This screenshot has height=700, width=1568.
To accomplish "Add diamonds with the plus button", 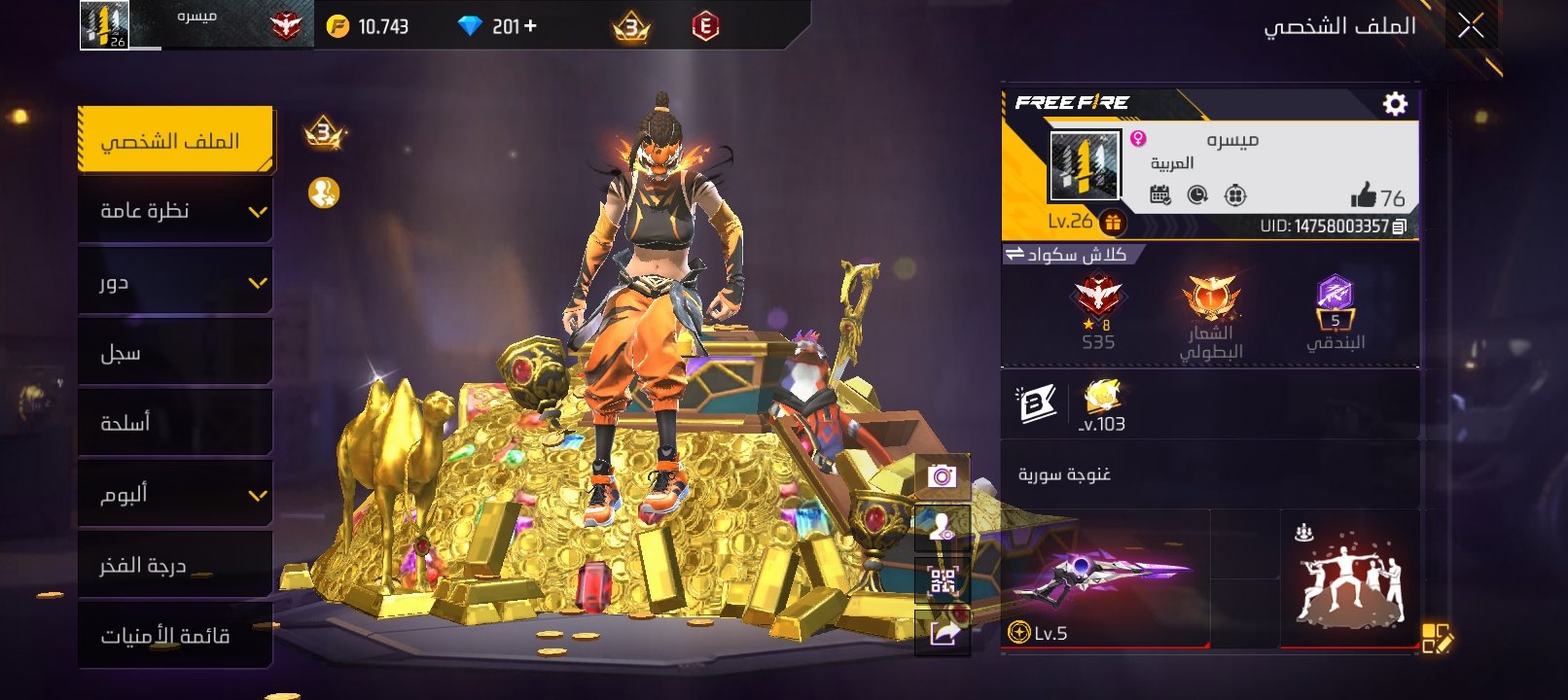I will tap(530, 26).
